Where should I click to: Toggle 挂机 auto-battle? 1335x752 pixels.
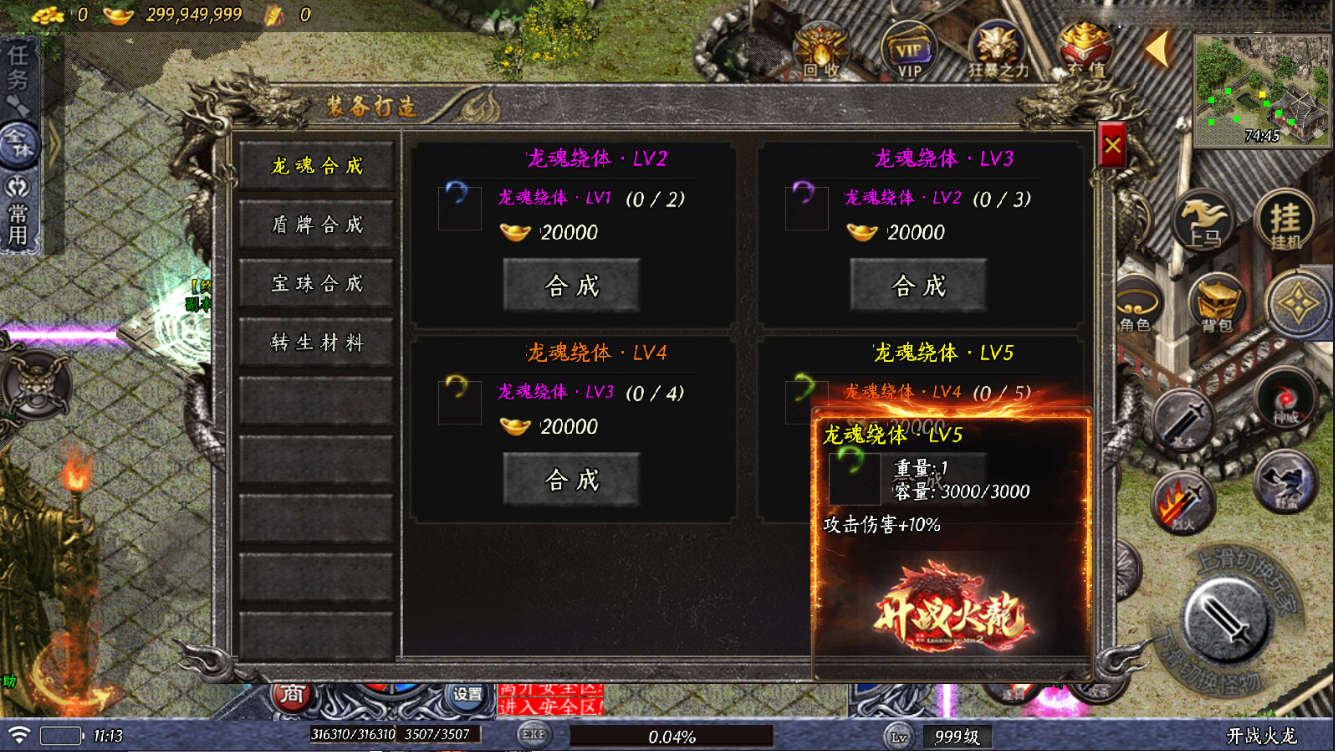point(1285,220)
